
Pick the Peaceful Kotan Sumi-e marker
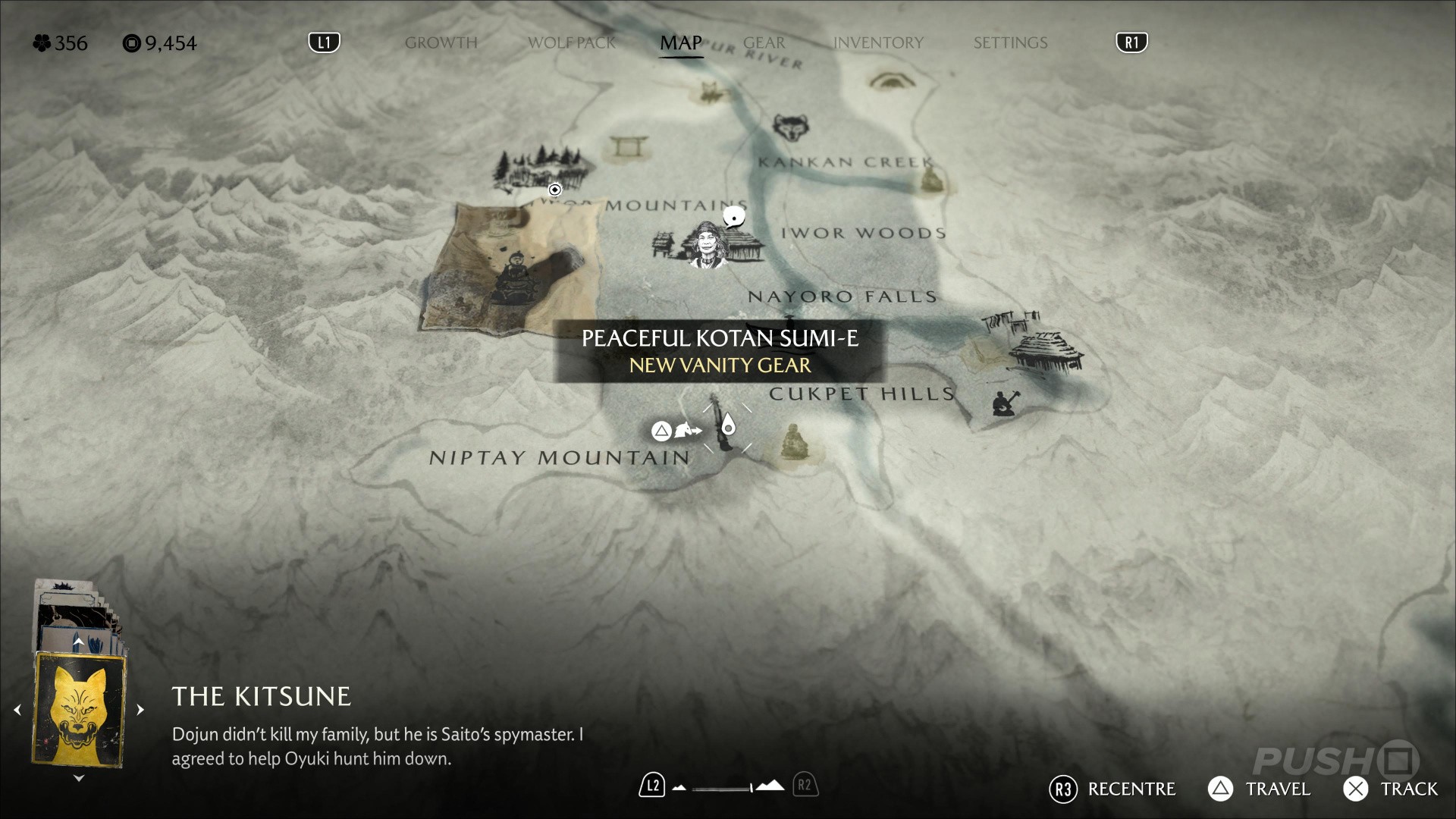725,428
